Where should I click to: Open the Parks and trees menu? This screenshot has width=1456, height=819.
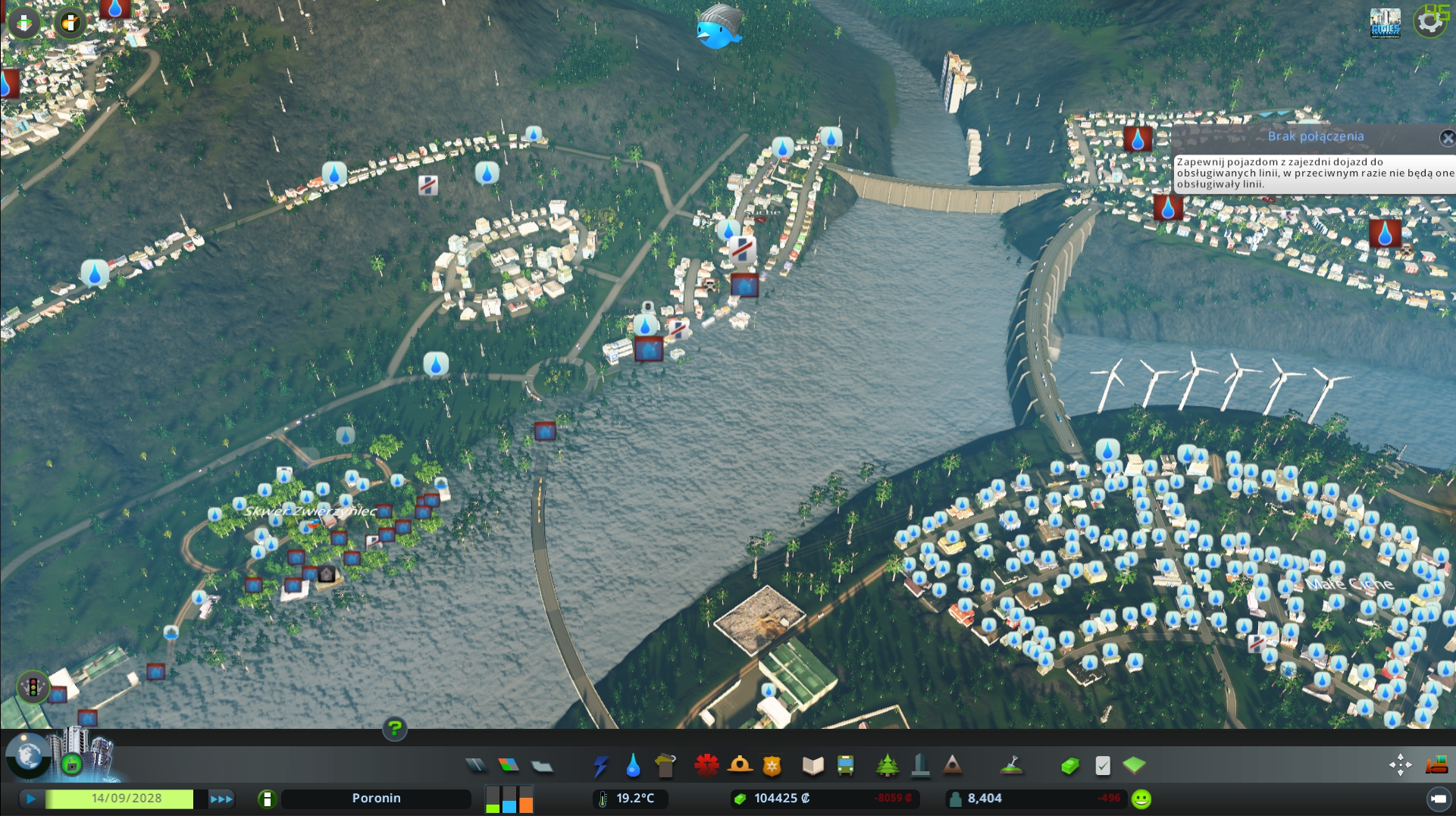887,766
